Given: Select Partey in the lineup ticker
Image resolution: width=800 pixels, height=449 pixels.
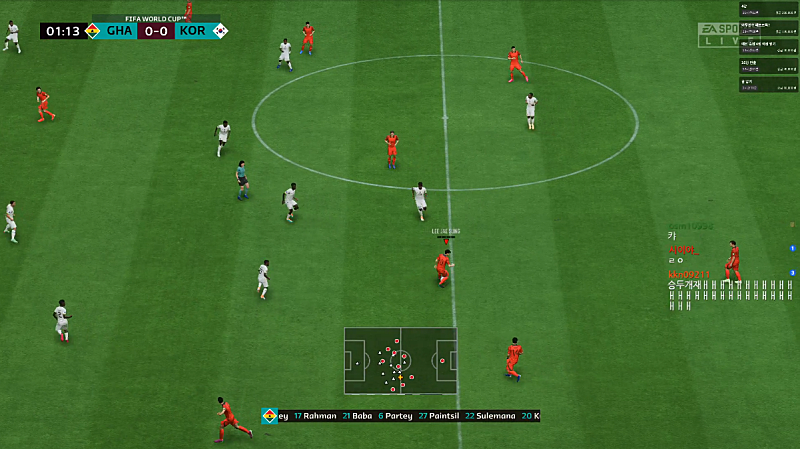Looking at the screenshot, I should [399, 416].
